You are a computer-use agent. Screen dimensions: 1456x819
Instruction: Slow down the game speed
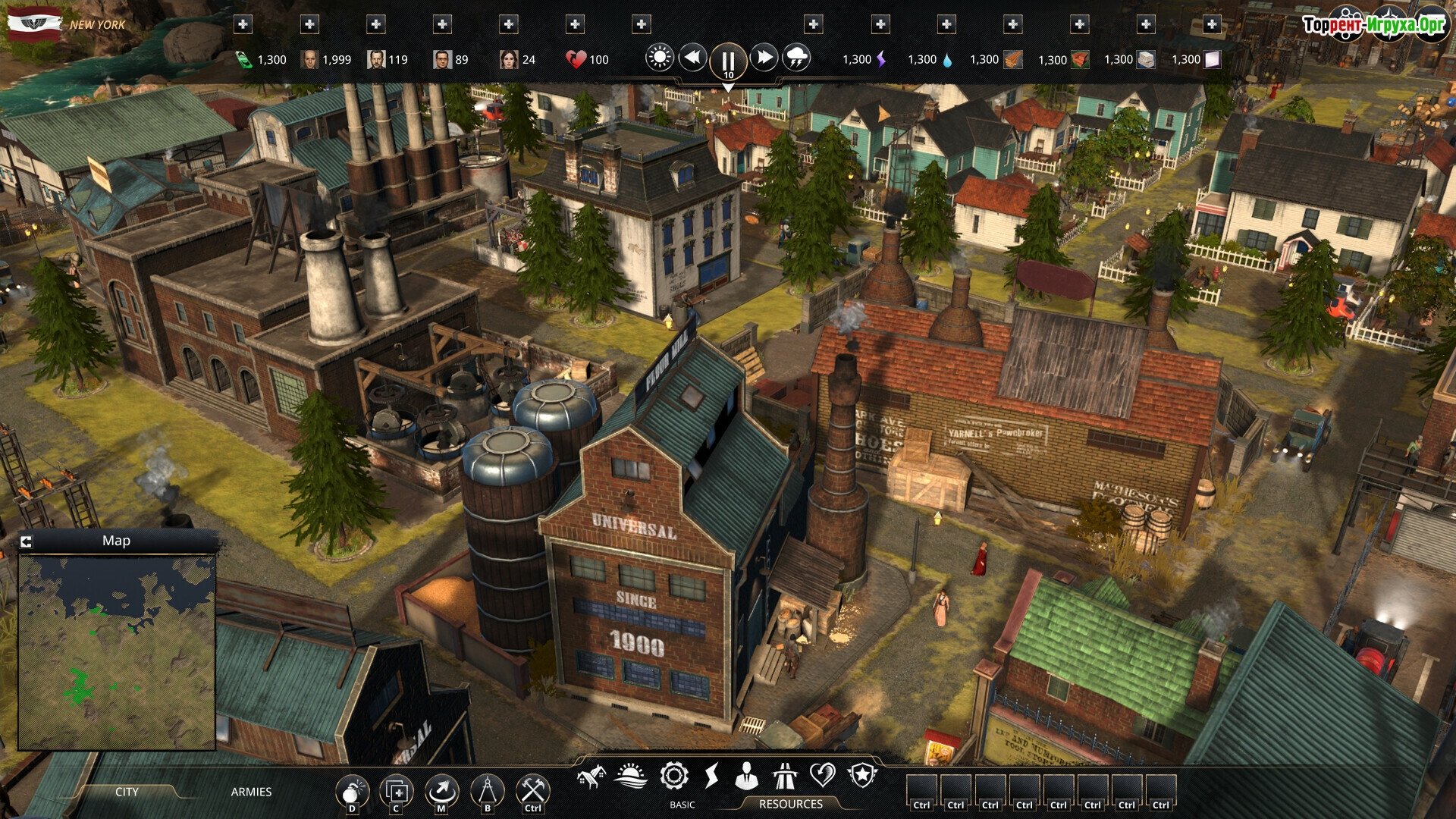(692, 58)
